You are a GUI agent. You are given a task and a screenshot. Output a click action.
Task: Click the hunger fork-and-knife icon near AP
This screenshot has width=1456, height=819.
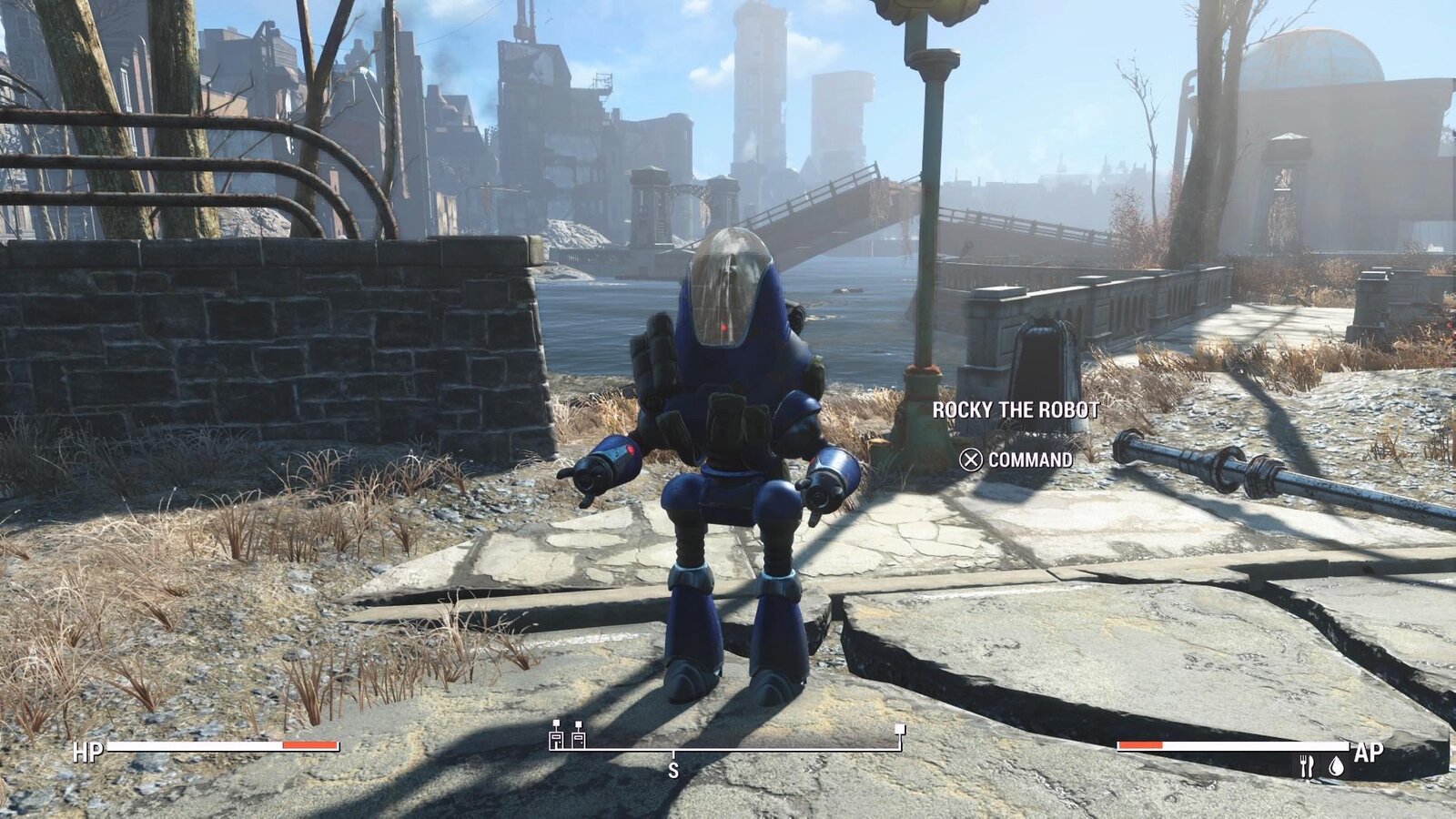tap(1308, 765)
